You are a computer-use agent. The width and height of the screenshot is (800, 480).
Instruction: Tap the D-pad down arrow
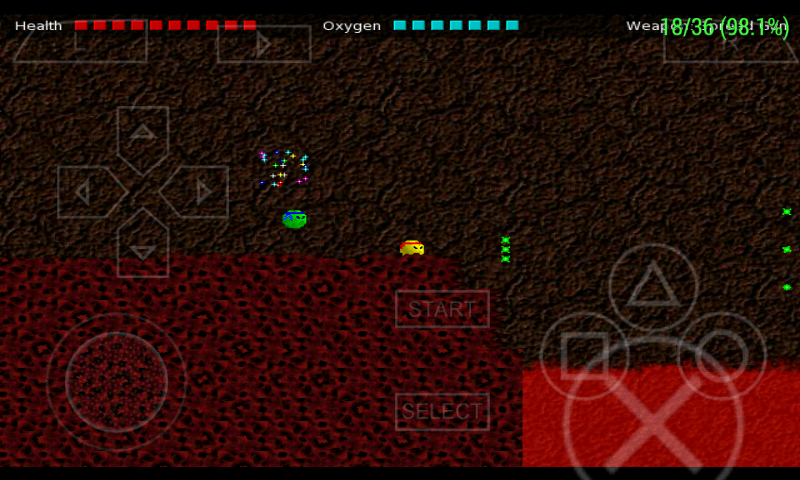pos(143,247)
